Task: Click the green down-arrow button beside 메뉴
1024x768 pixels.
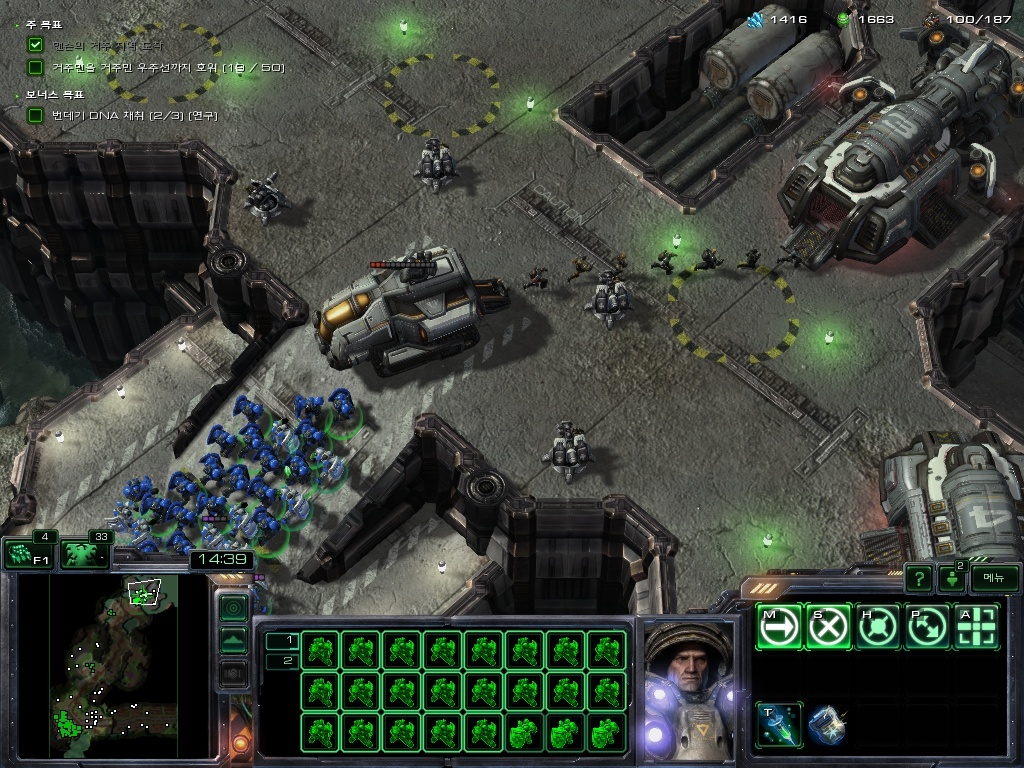Action: pyautogui.click(x=951, y=578)
